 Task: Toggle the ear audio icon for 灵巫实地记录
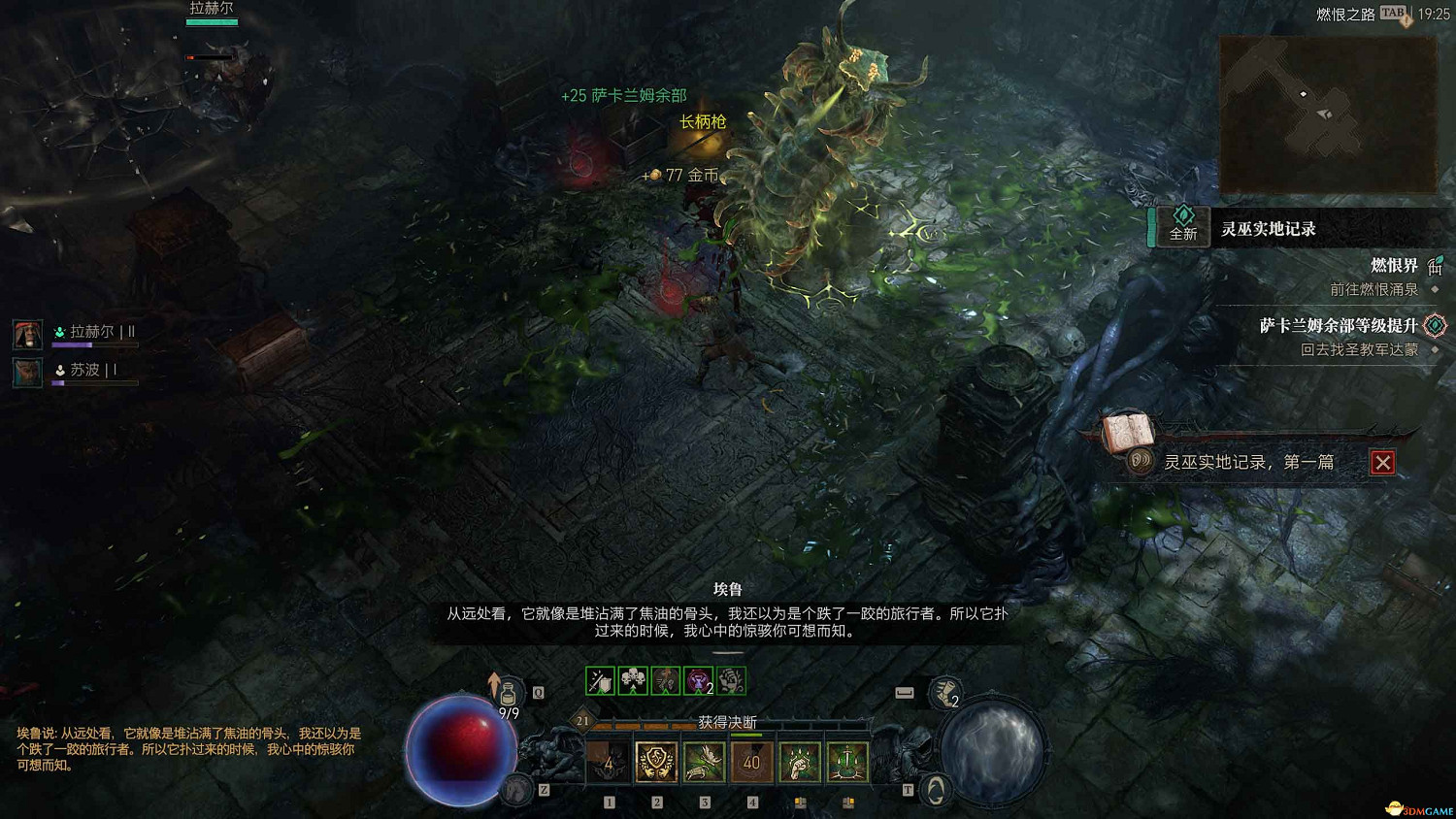pos(1141,461)
